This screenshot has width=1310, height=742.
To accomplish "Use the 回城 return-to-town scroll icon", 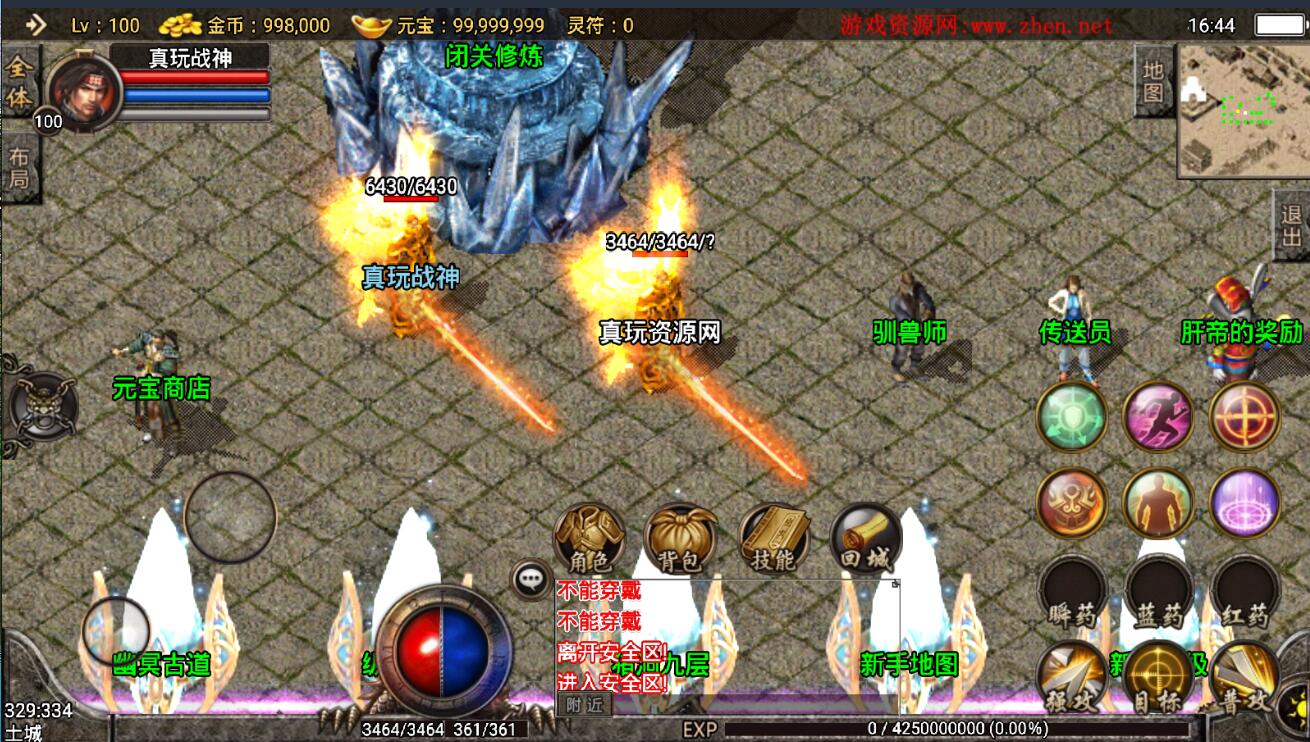I will point(866,540).
